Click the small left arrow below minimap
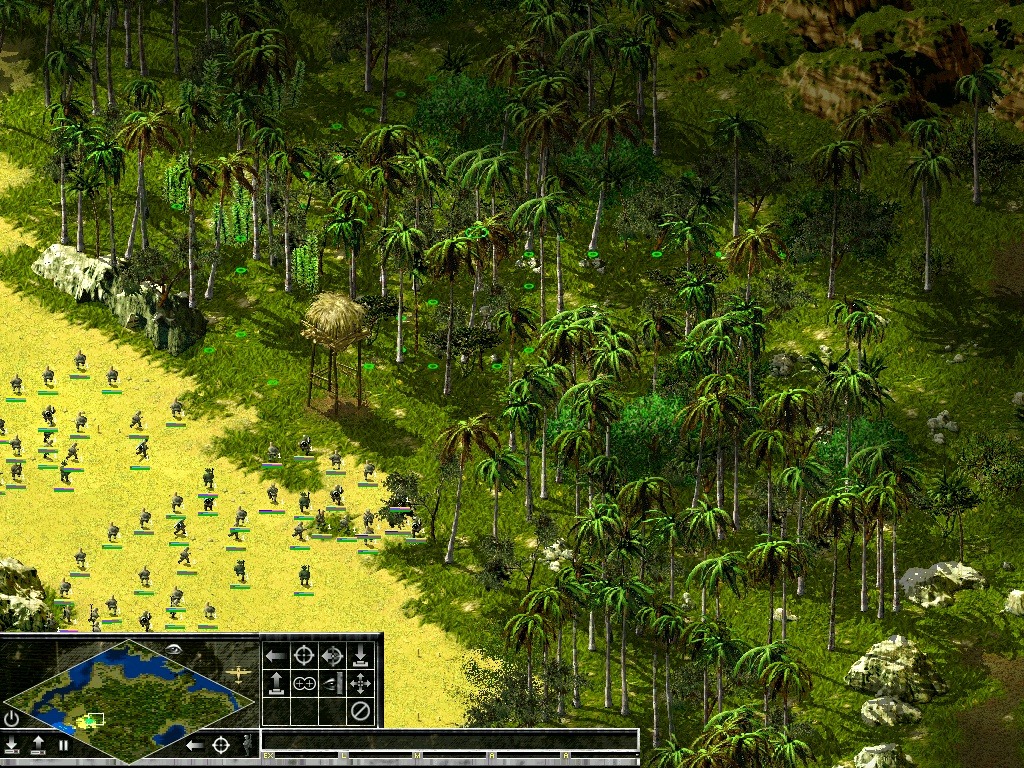The width and height of the screenshot is (1024, 768). [196, 744]
